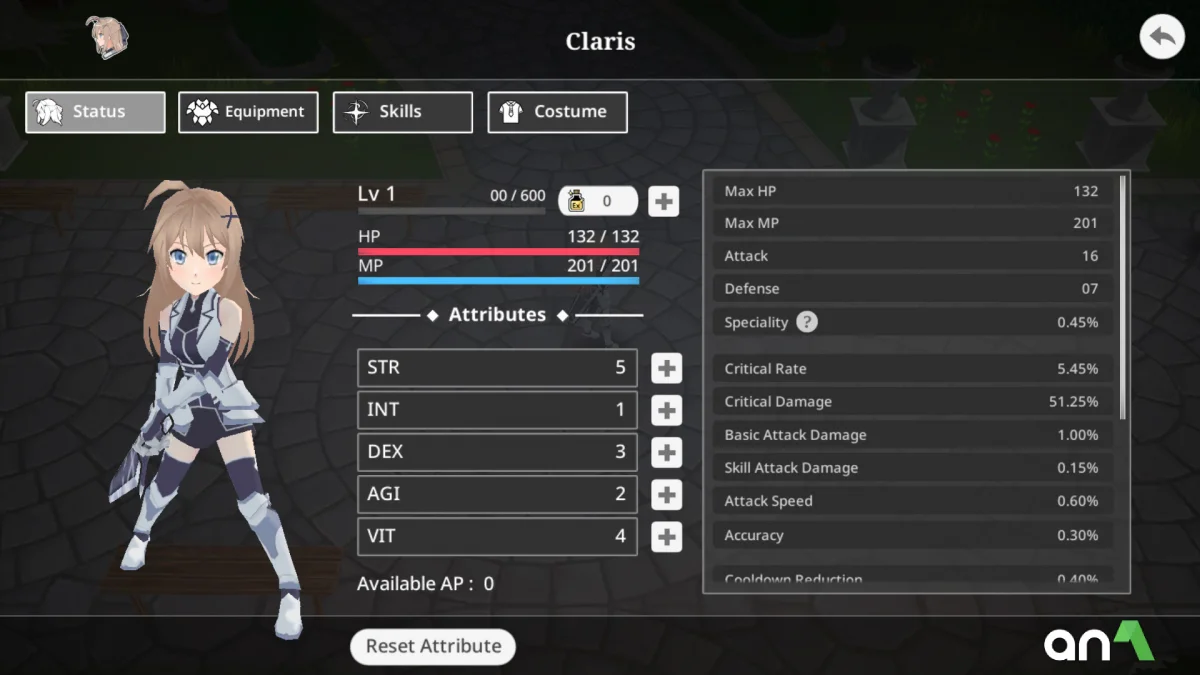1200x675 pixels.
Task: Increase the INT attribute
Action: click(x=666, y=410)
